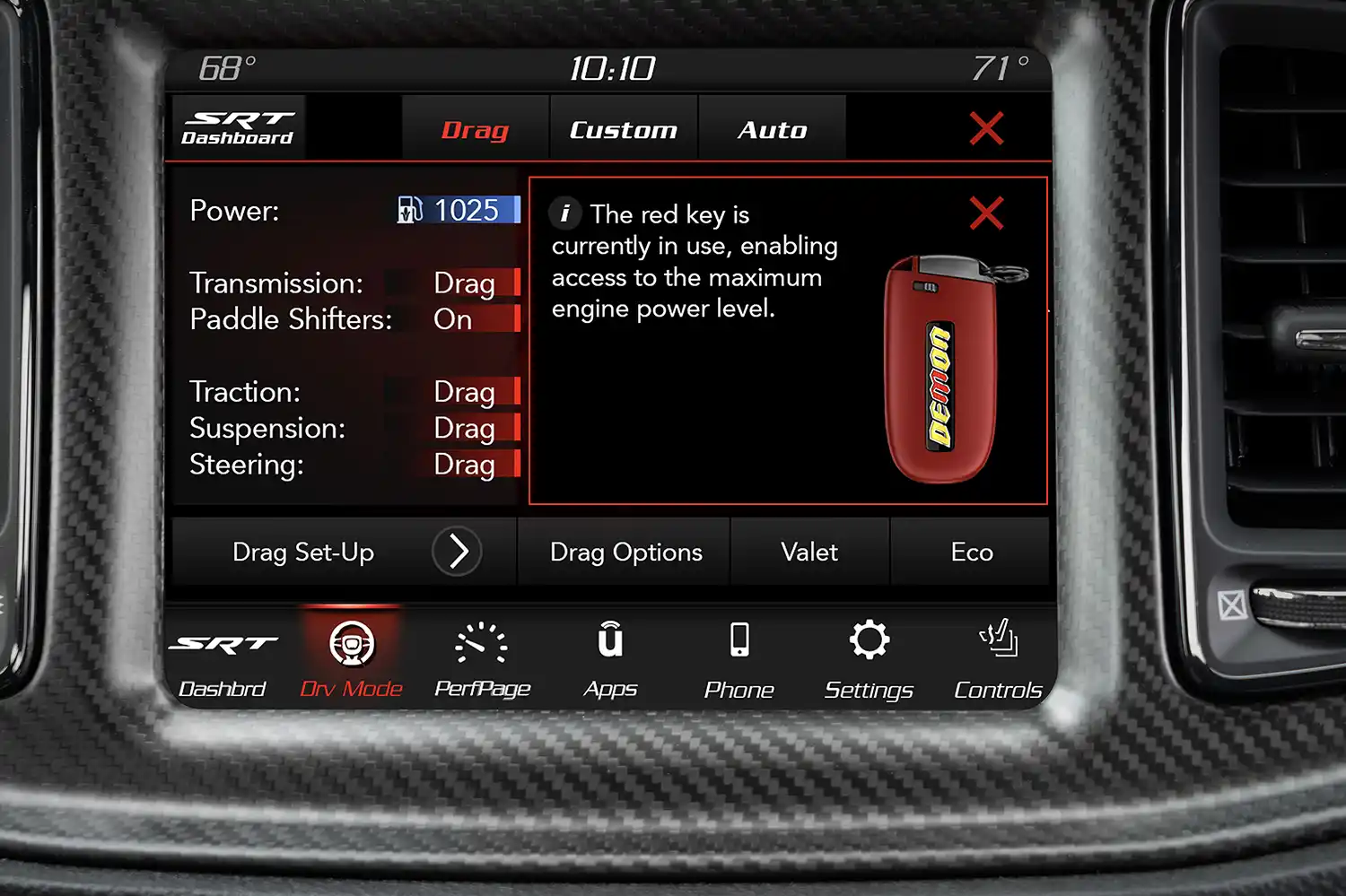This screenshot has height=896, width=1346.
Task: Dismiss the red key notification popup
Action: [x=987, y=213]
